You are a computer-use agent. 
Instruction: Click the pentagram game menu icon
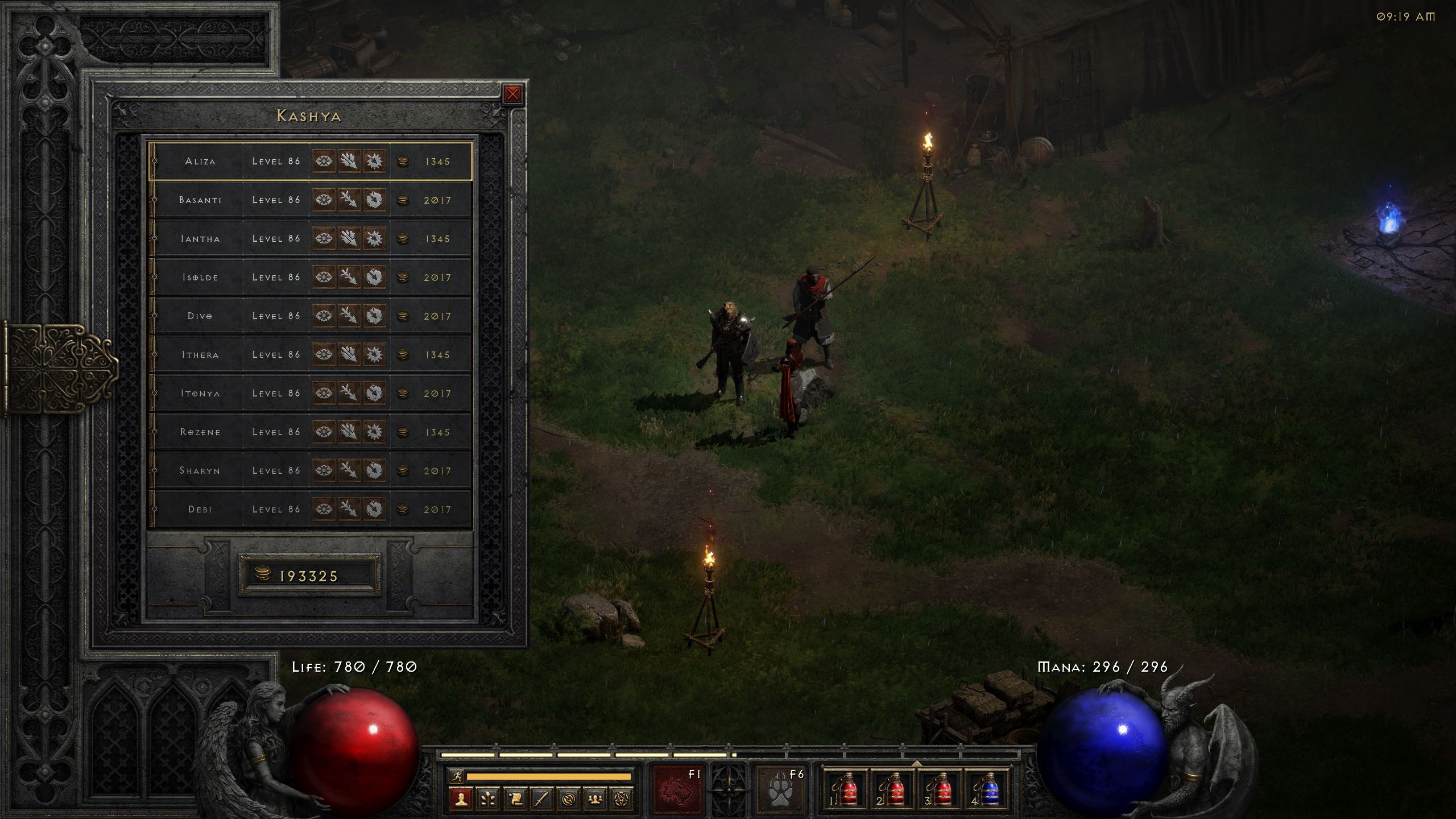(622, 800)
